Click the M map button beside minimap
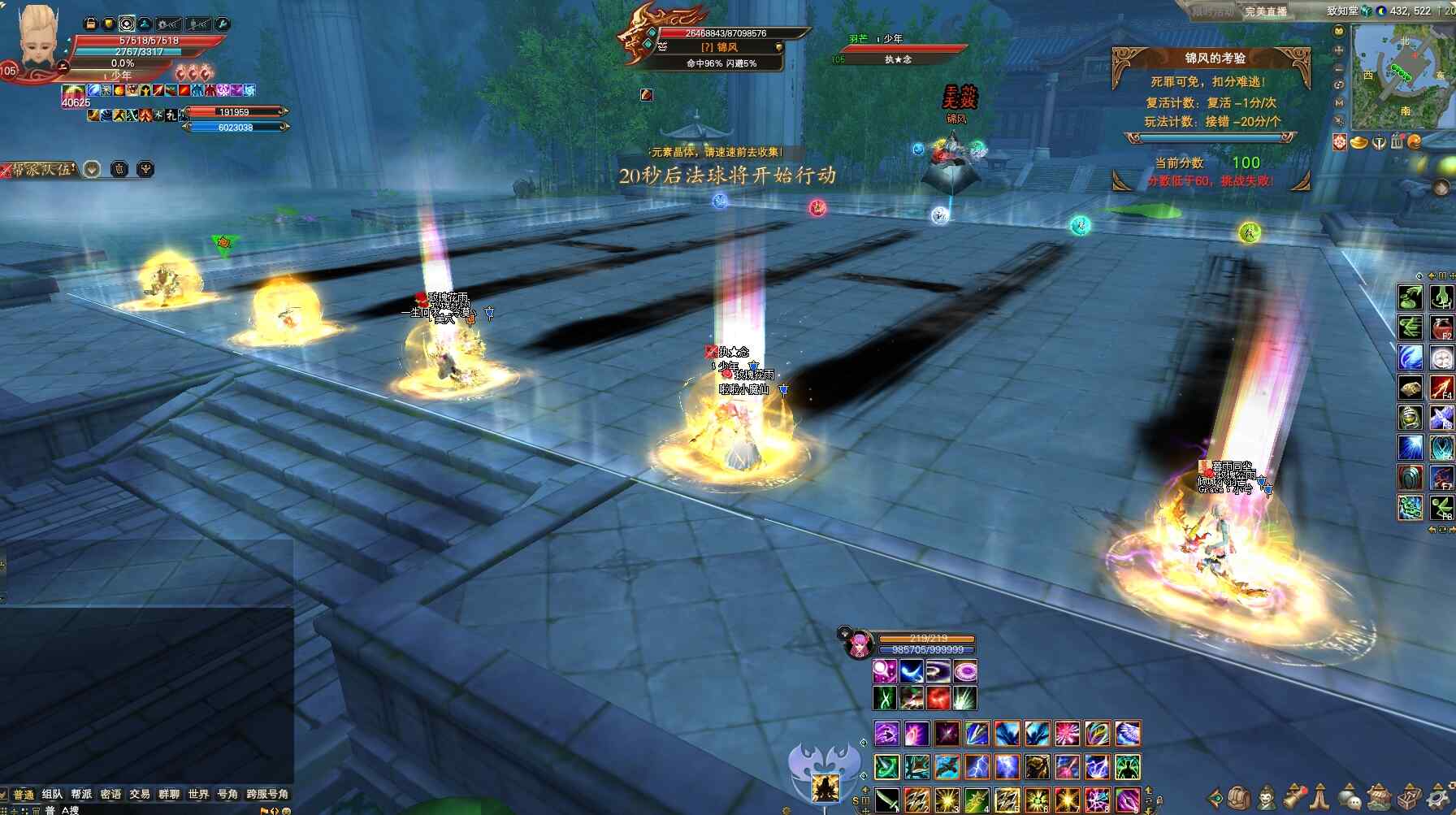This screenshot has height=815, width=1456. pyautogui.click(x=1339, y=102)
